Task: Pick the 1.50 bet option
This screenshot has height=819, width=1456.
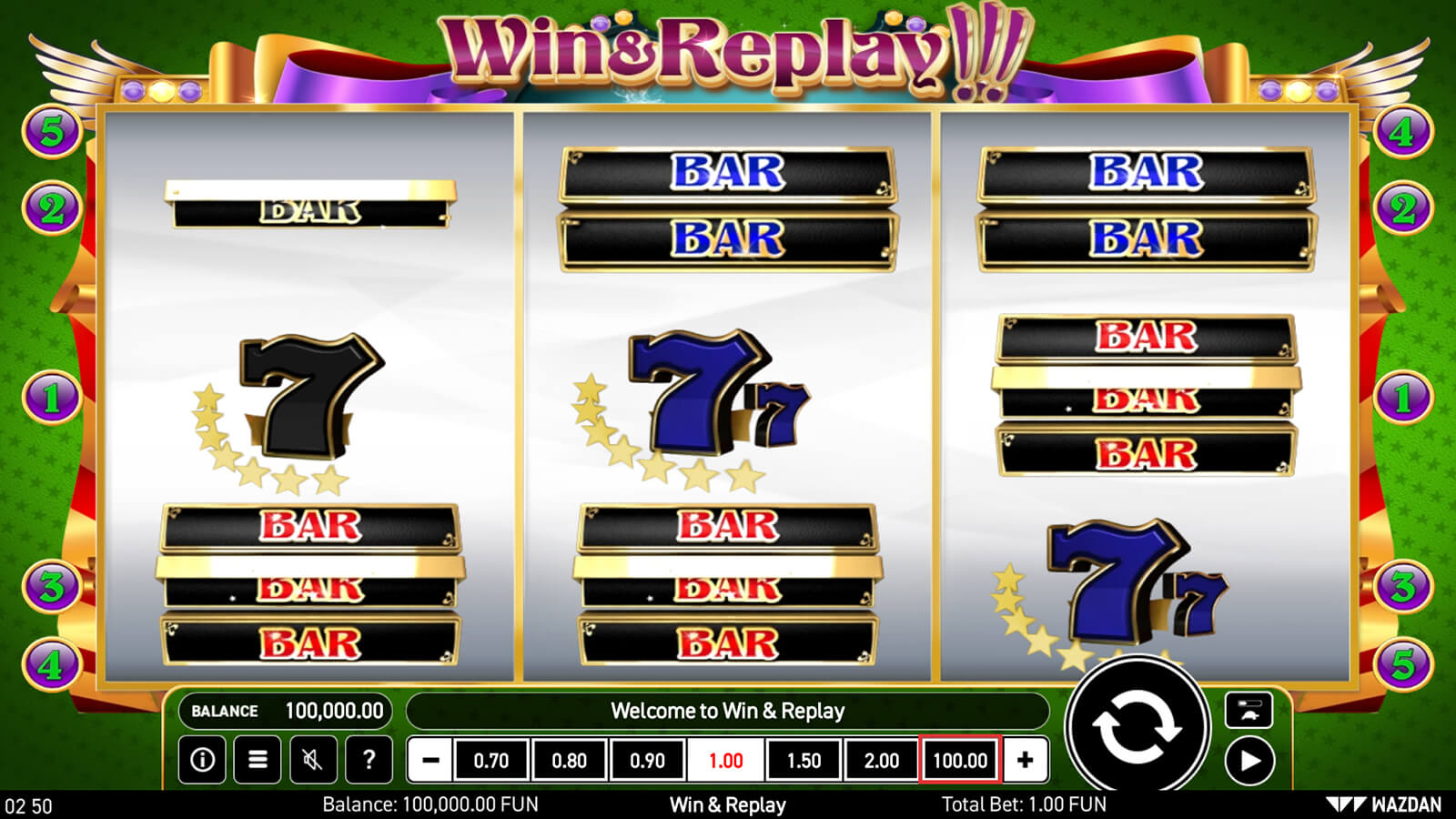Action: click(804, 760)
